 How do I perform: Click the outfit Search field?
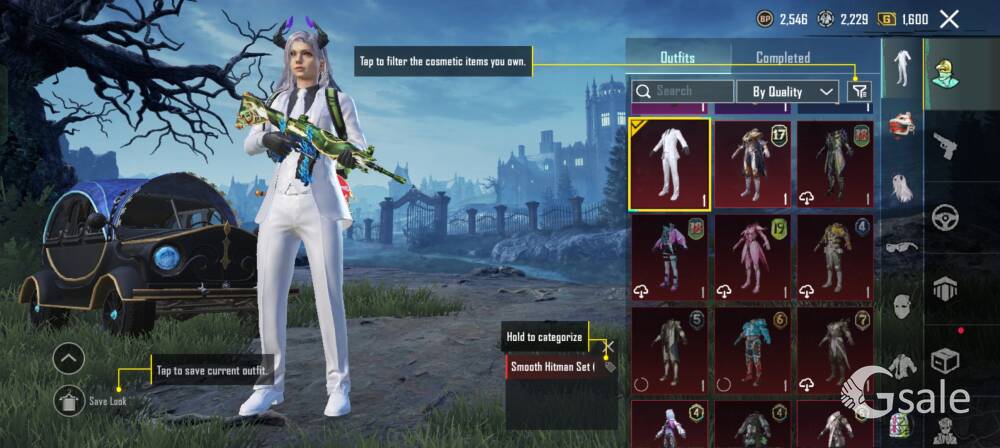(682, 91)
